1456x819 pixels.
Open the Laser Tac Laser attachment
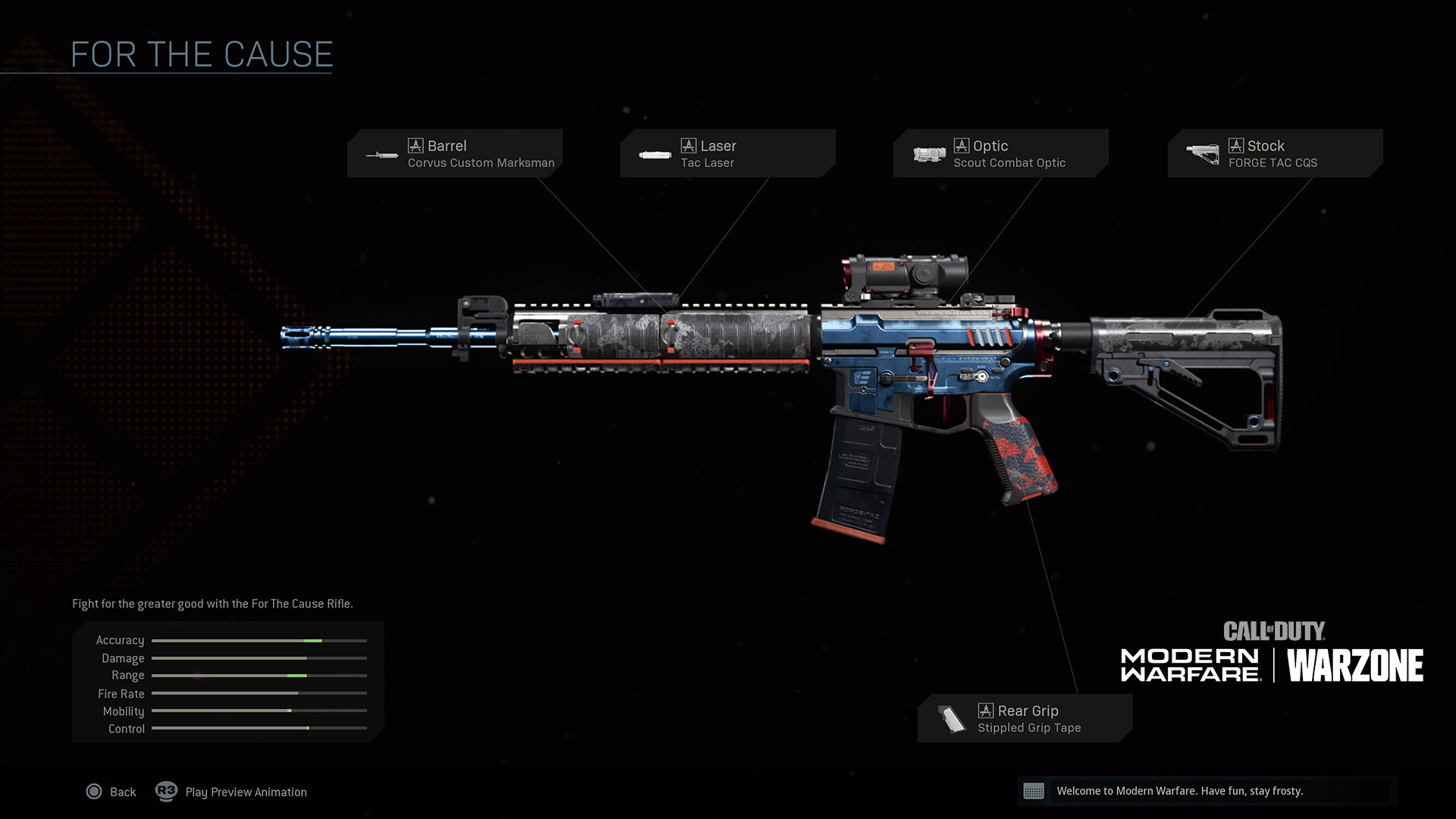pyautogui.click(x=727, y=153)
